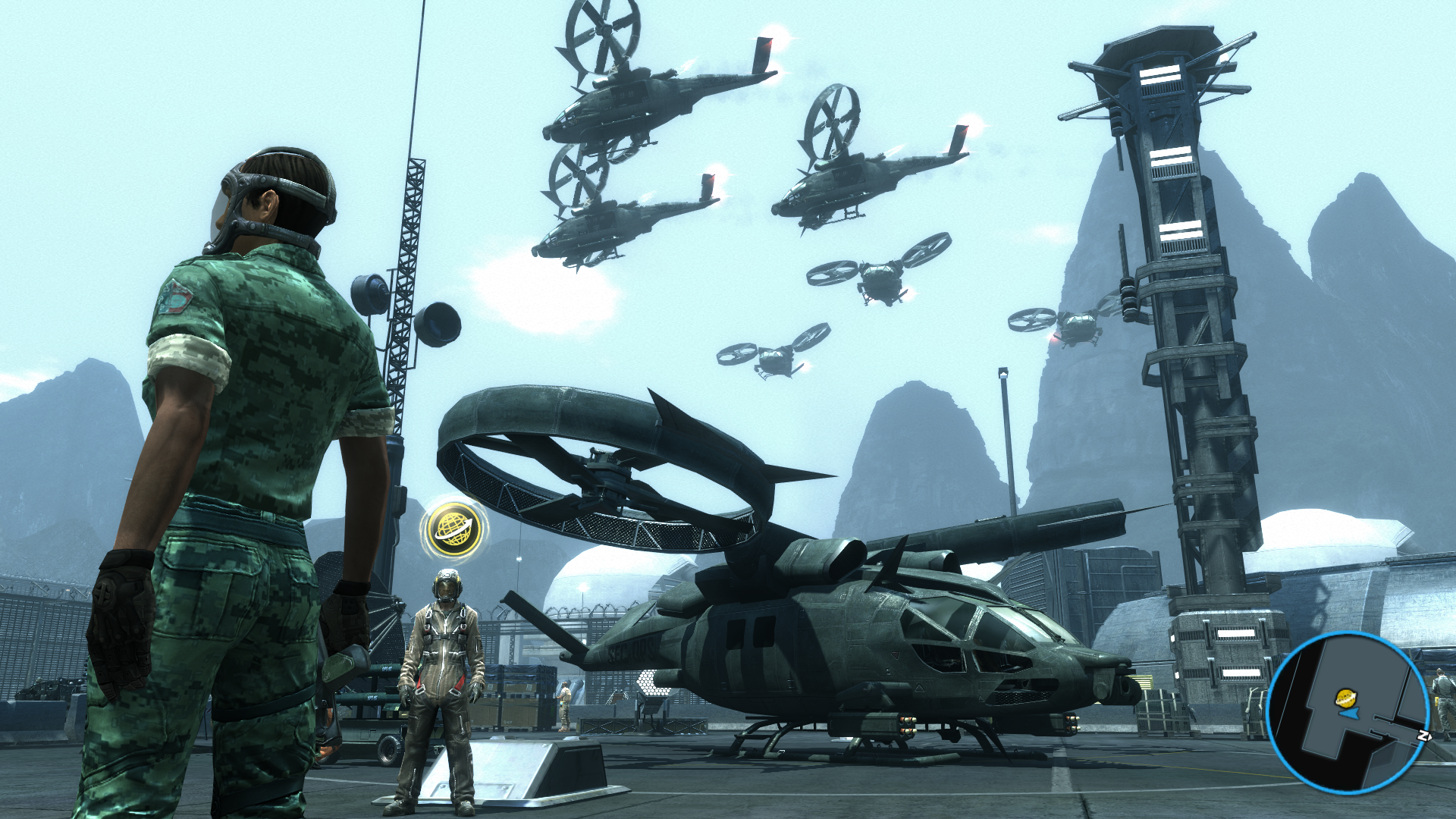This screenshot has height=819, width=1456.
Task: Click the circular minimap
Action: coord(1348,712)
